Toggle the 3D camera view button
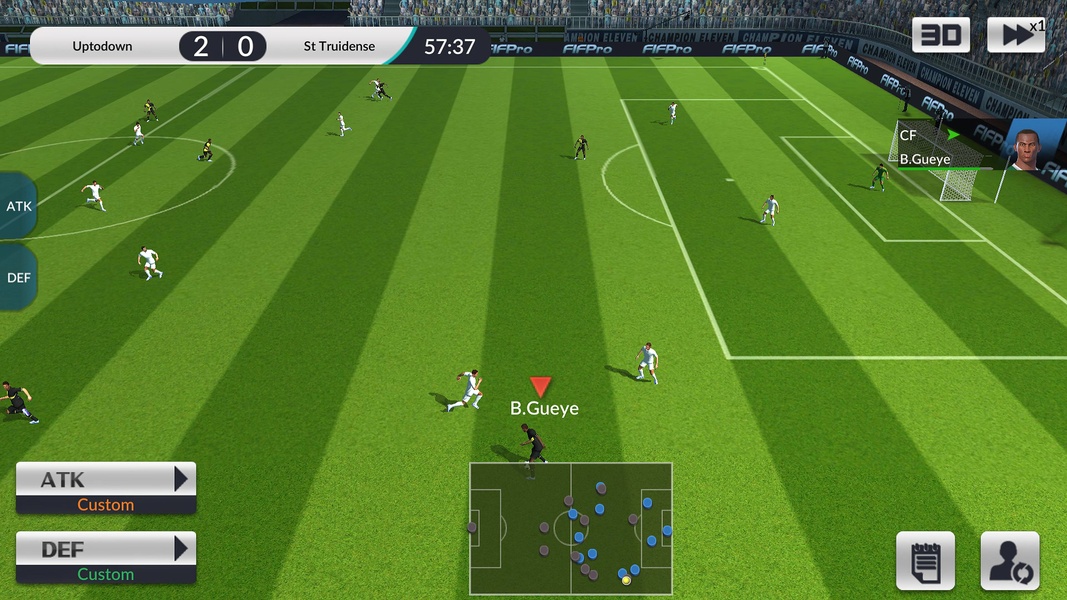This screenshot has width=1067, height=600. pyautogui.click(x=940, y=35)
